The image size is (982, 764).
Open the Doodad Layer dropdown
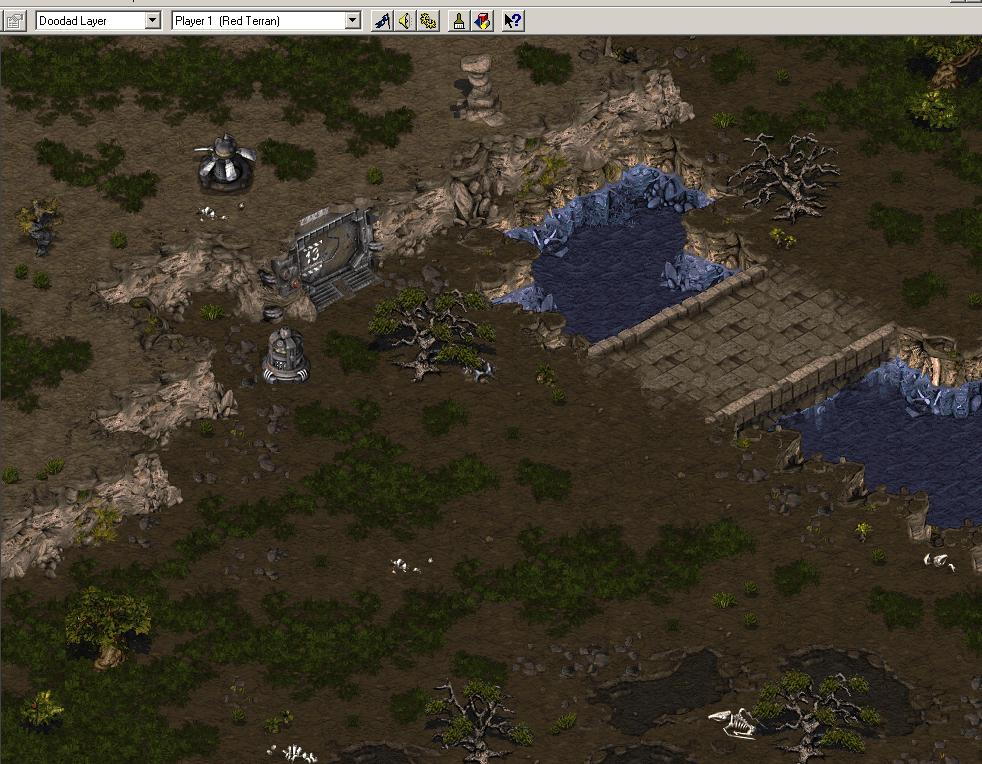pos(152,20)
